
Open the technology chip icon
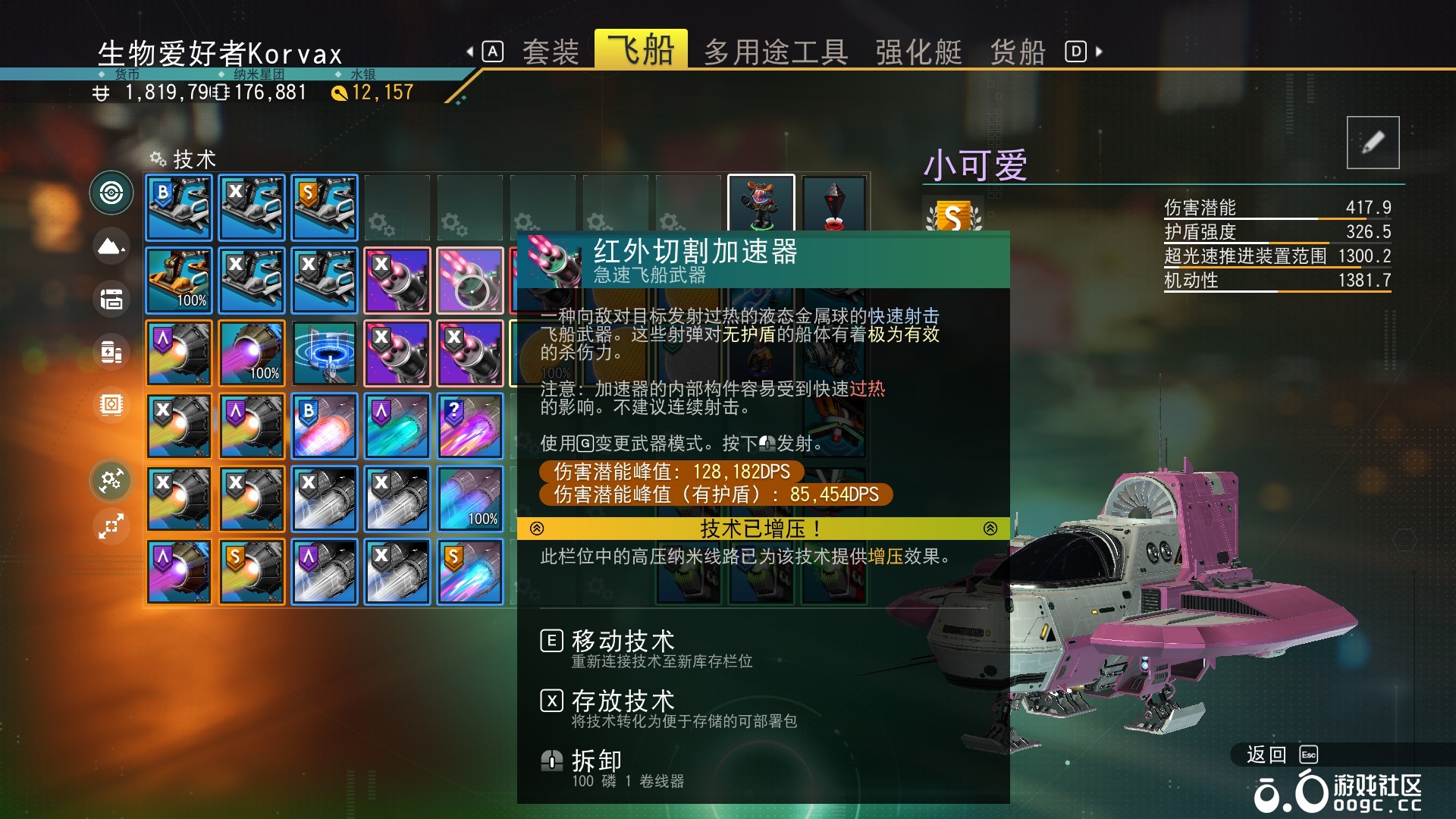click(111, 406)
